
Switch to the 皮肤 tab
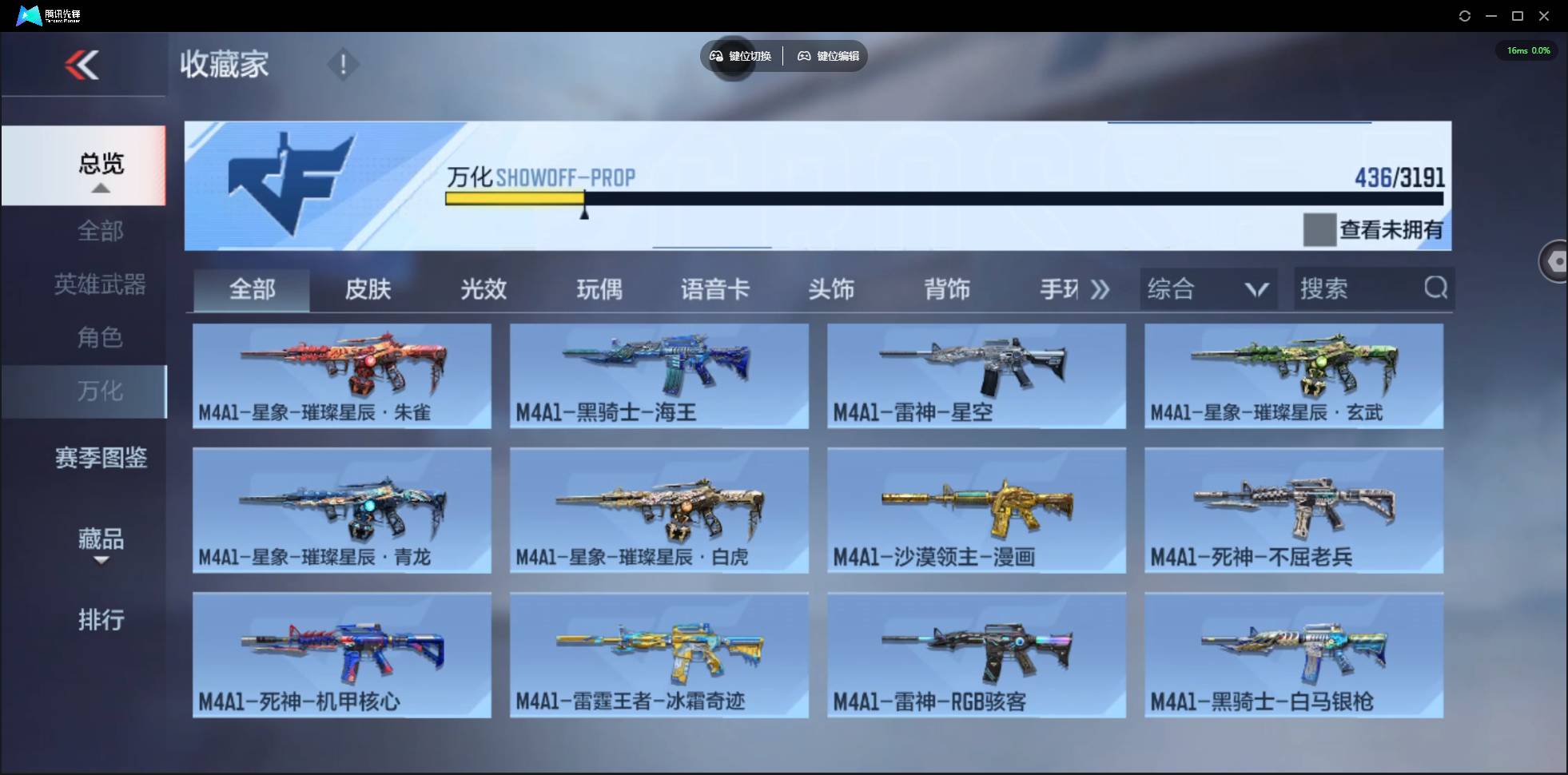point(367,289)
